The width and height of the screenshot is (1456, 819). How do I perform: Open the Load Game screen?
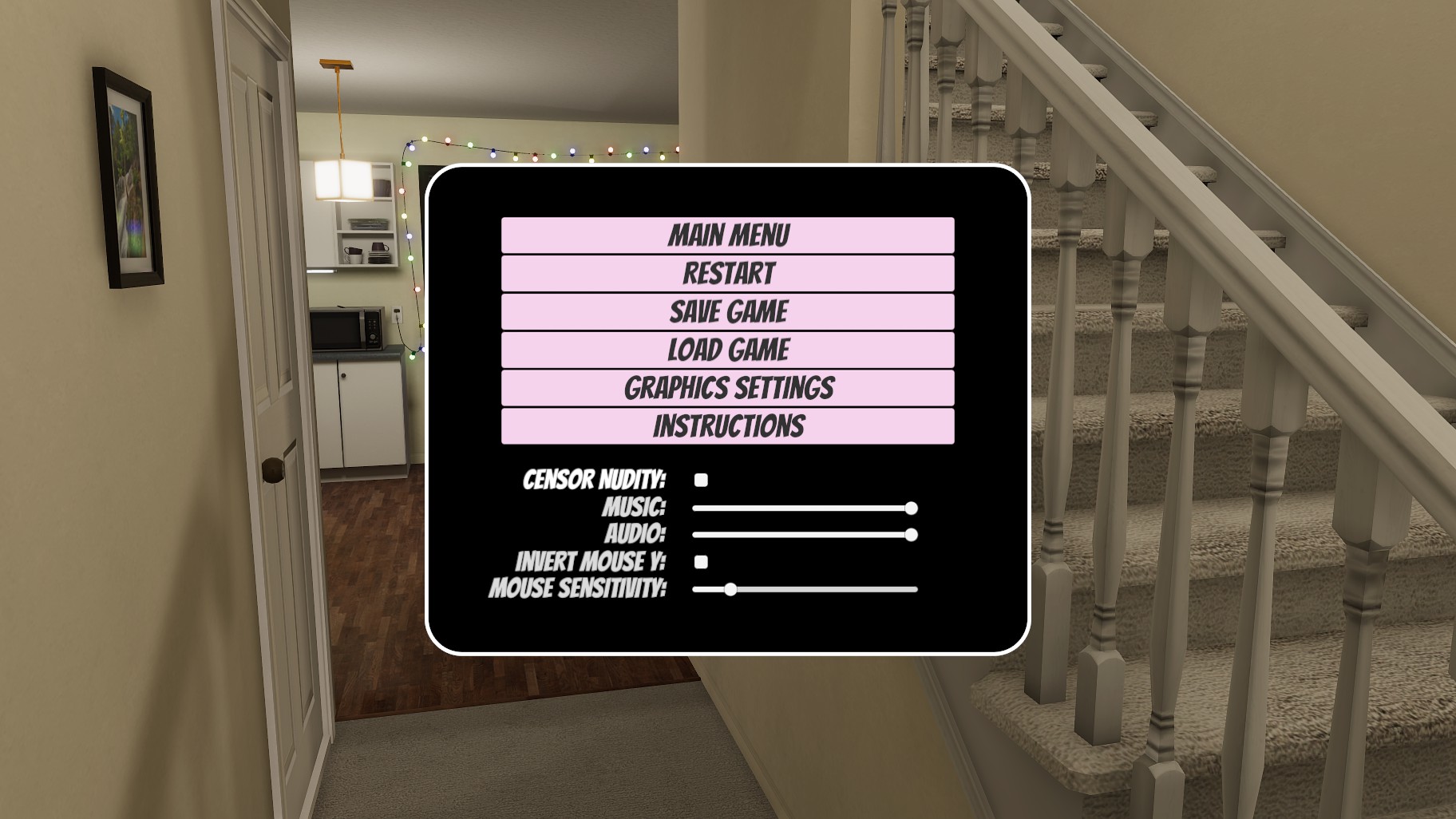[727, 350]
